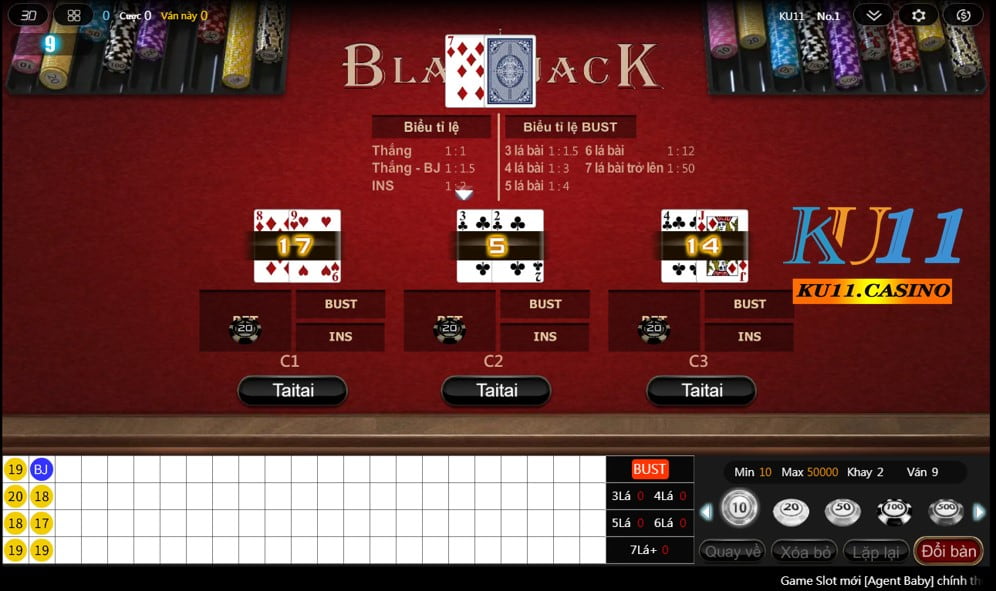This screenshot has width=996, height=591.
Task: Click the Quay về button
Action: pos(733,551)
